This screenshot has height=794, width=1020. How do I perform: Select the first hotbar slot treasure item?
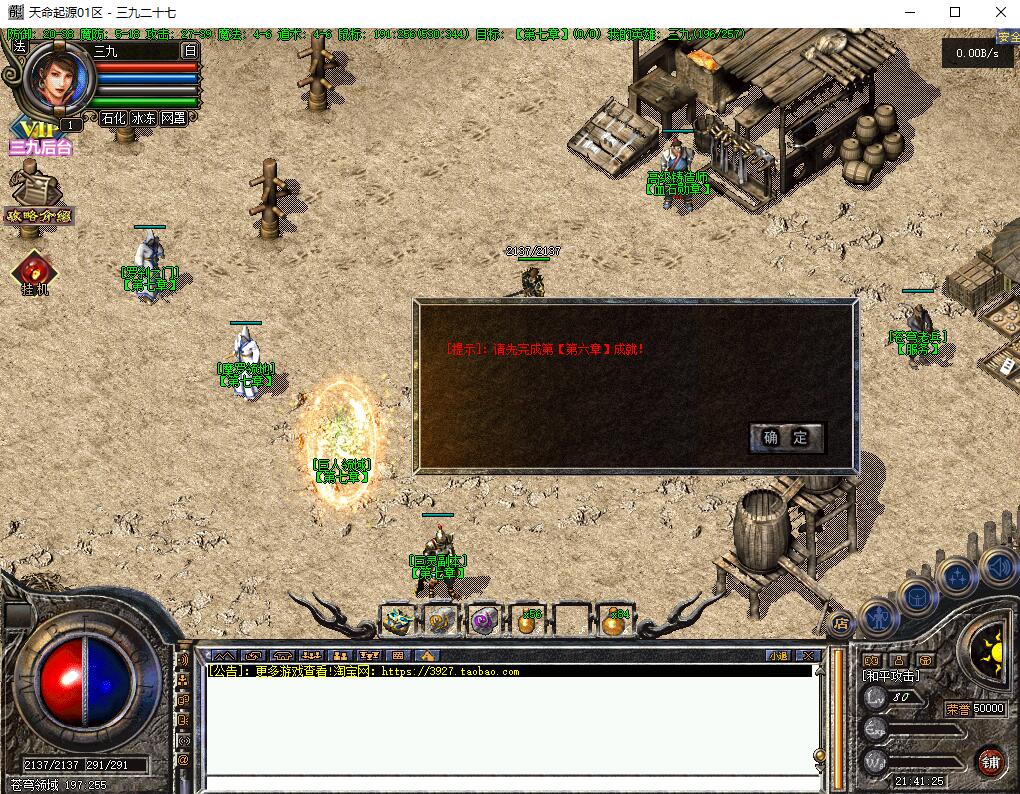(399, 621)
